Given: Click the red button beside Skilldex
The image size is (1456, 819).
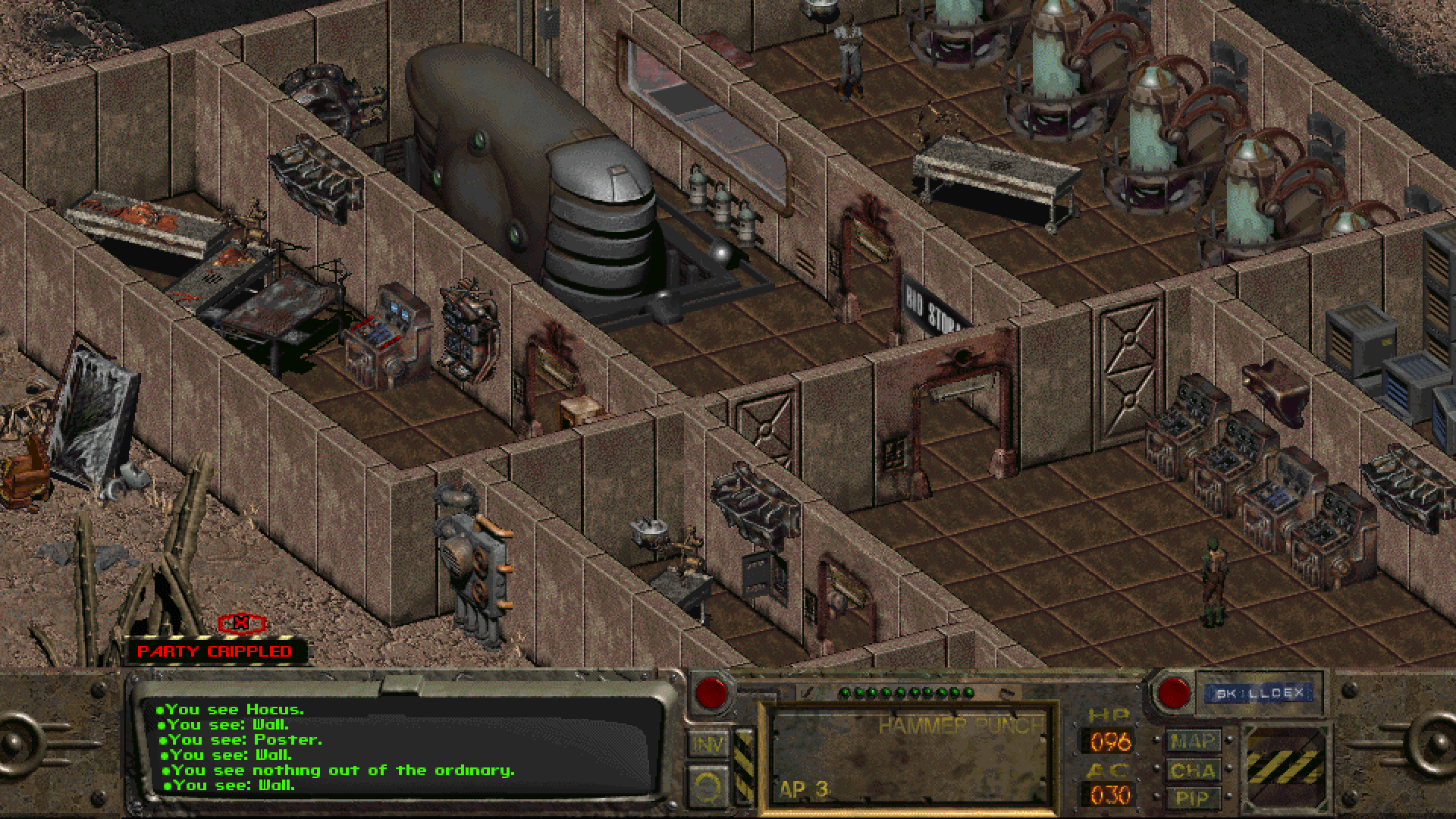Looking at the screenshot, I should pyautogui.click(x=1173, y=692).
